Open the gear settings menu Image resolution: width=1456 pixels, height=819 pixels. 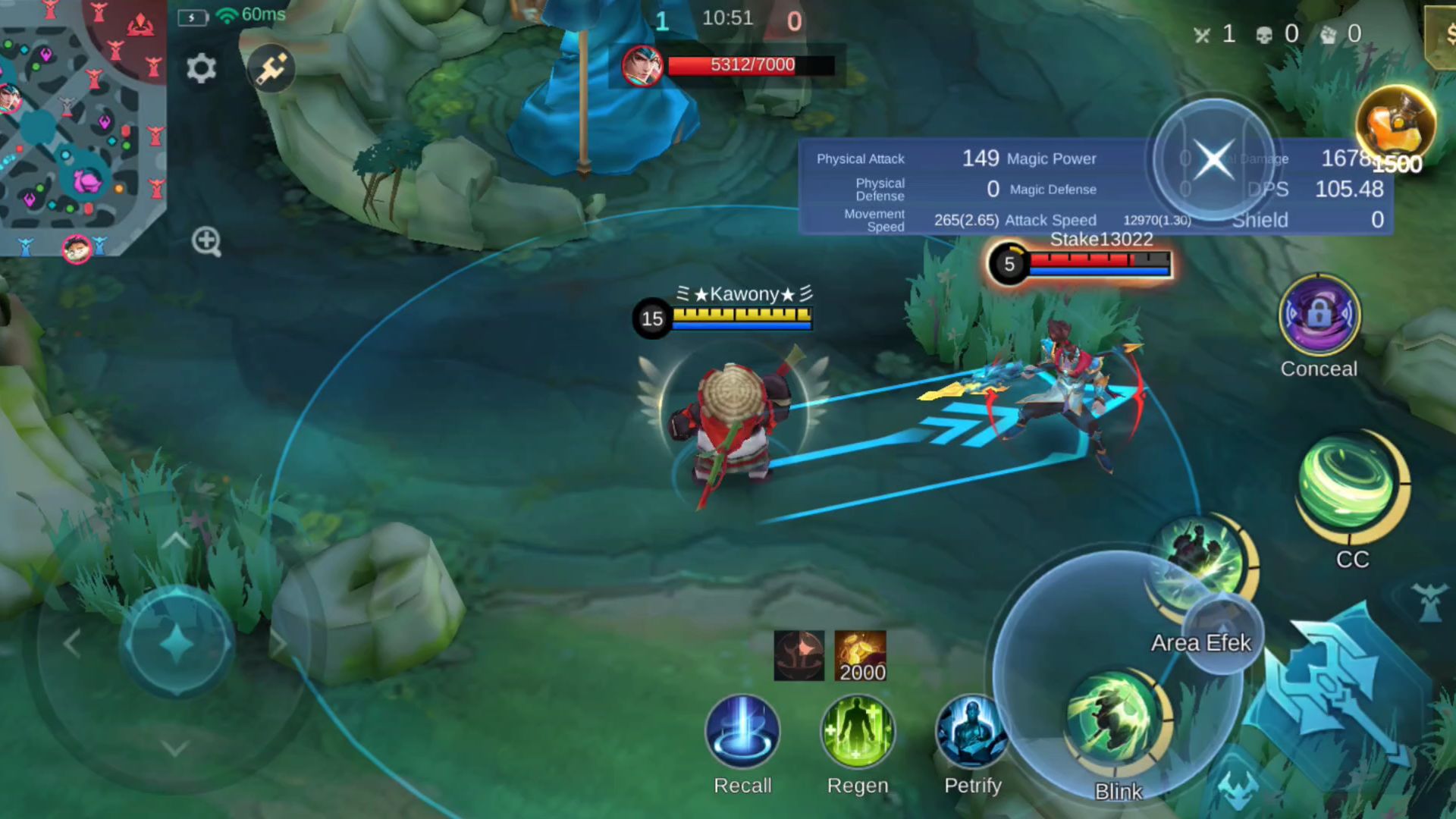(x=201, y=69)
